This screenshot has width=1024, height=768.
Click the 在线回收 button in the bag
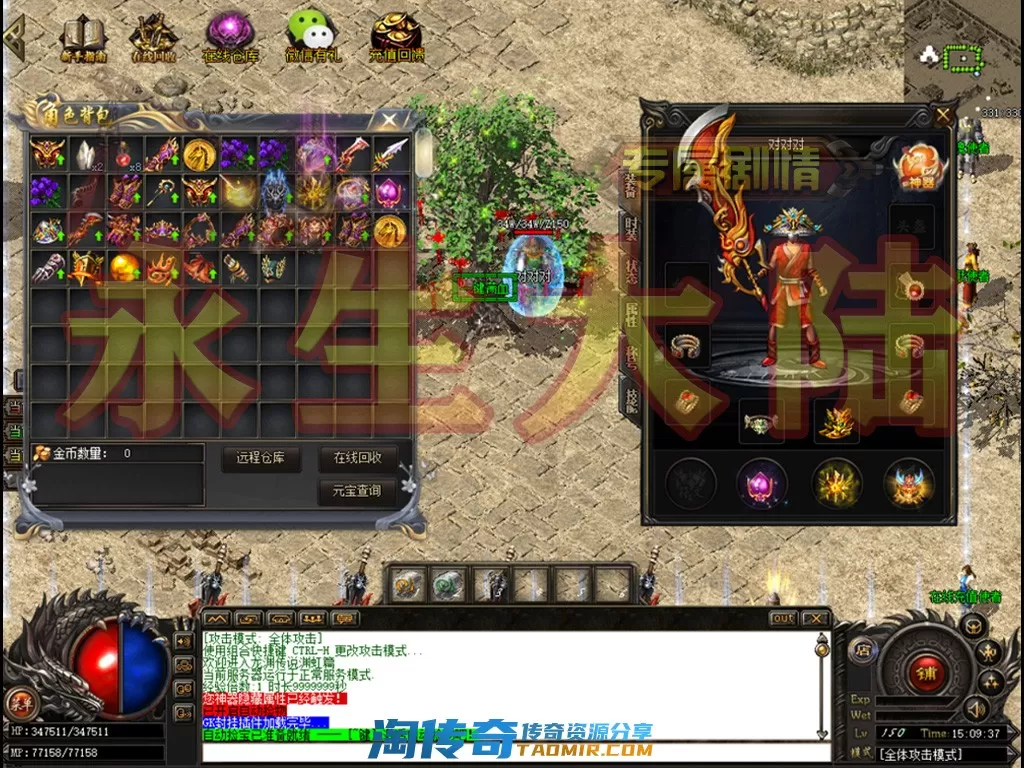click(357, 459)
